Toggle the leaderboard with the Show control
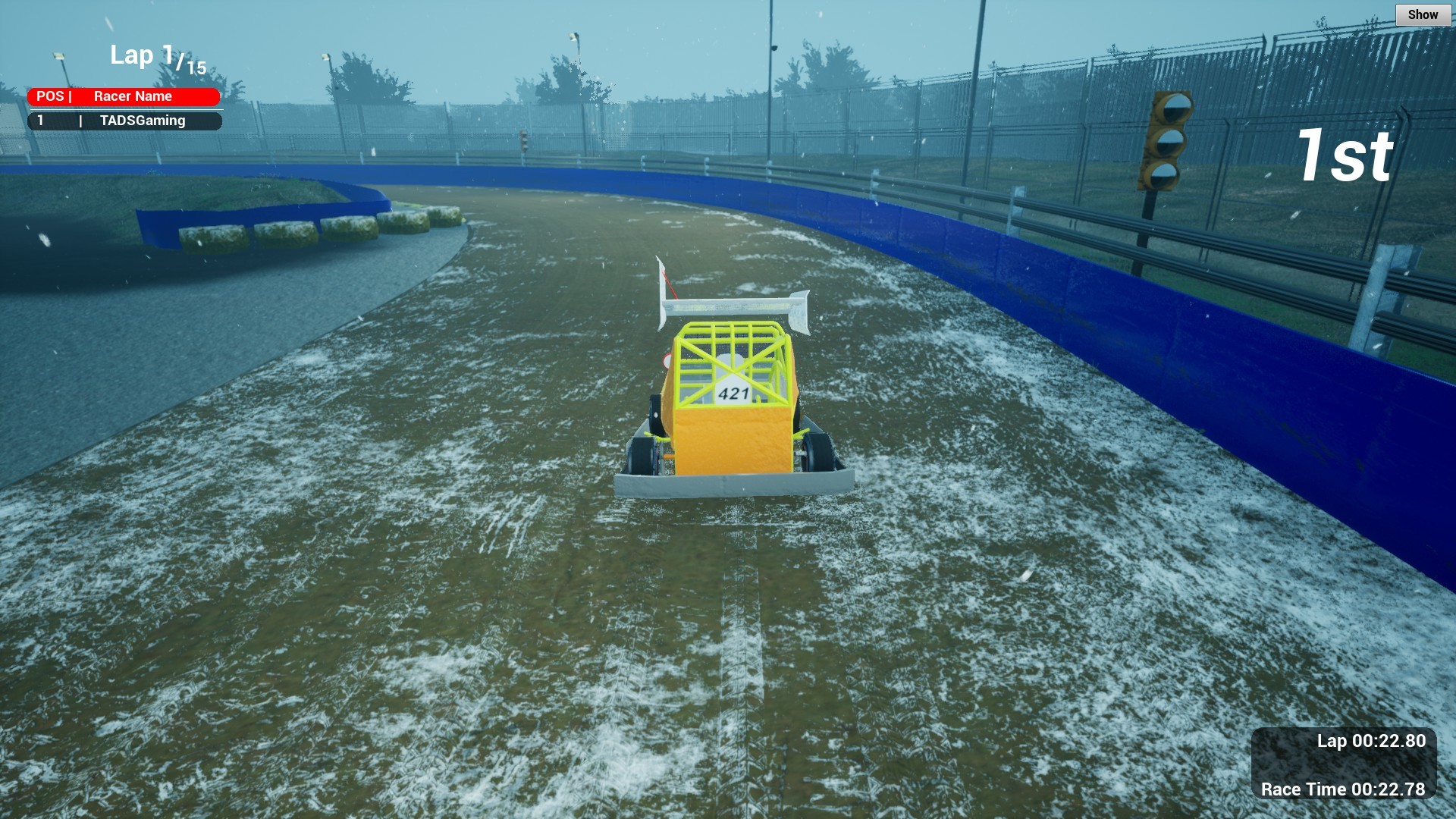Image resolution: width=1456 pixels, height=819 pixels. coord(1423,14)
